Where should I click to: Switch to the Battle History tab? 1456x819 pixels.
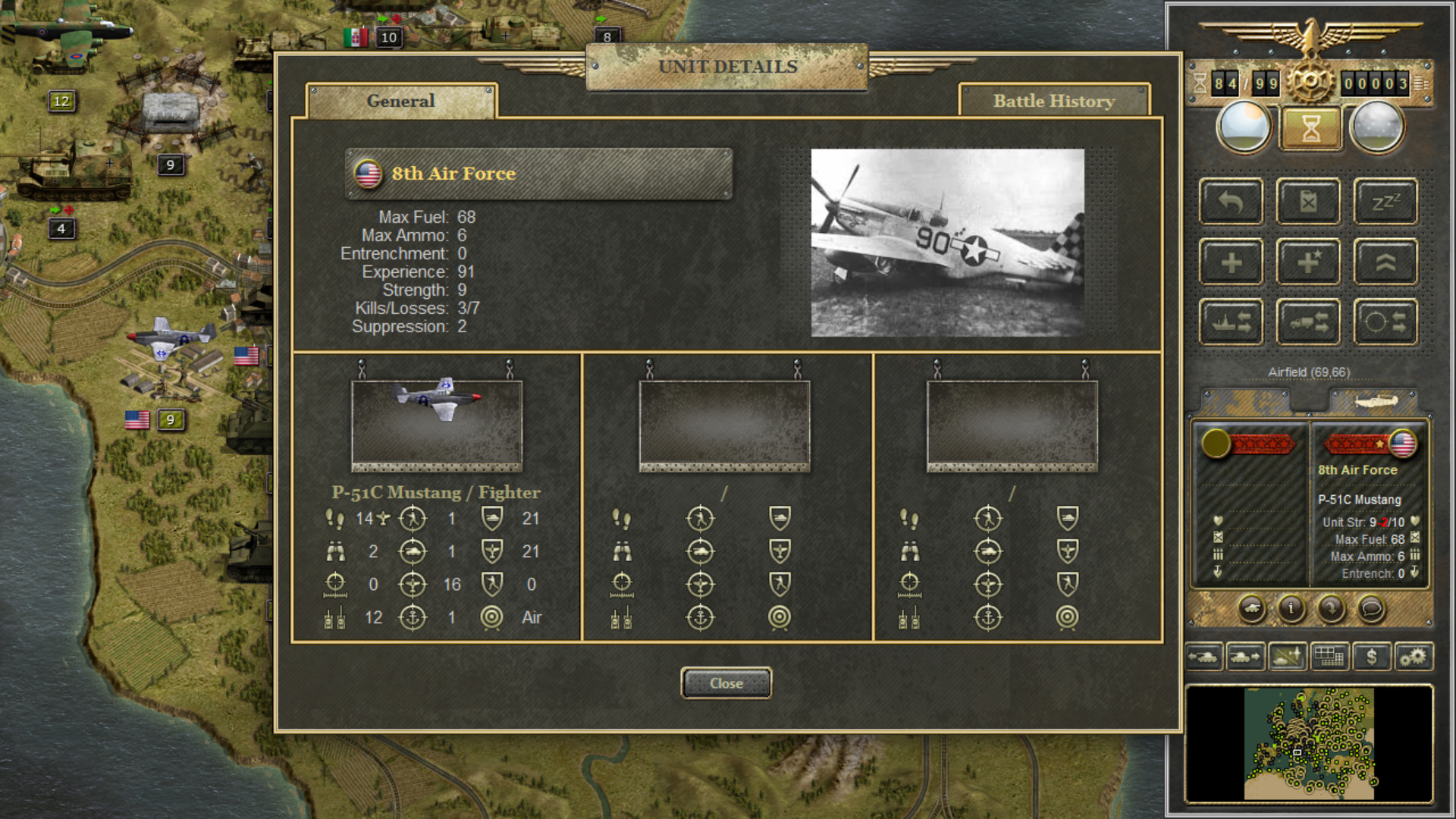pos(1053,101)
